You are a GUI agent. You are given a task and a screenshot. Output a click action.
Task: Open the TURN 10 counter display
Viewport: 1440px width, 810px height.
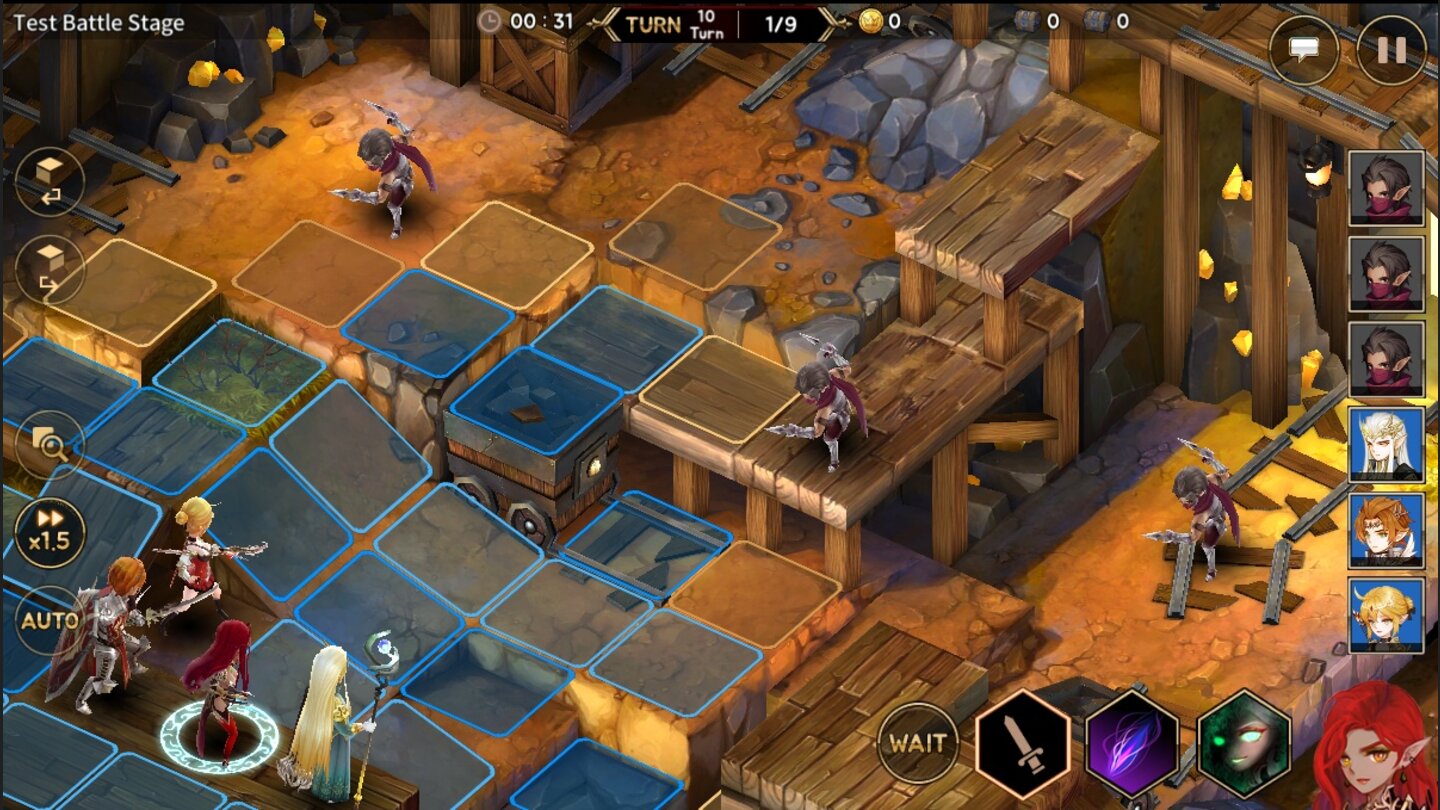(x=671, y=22)
